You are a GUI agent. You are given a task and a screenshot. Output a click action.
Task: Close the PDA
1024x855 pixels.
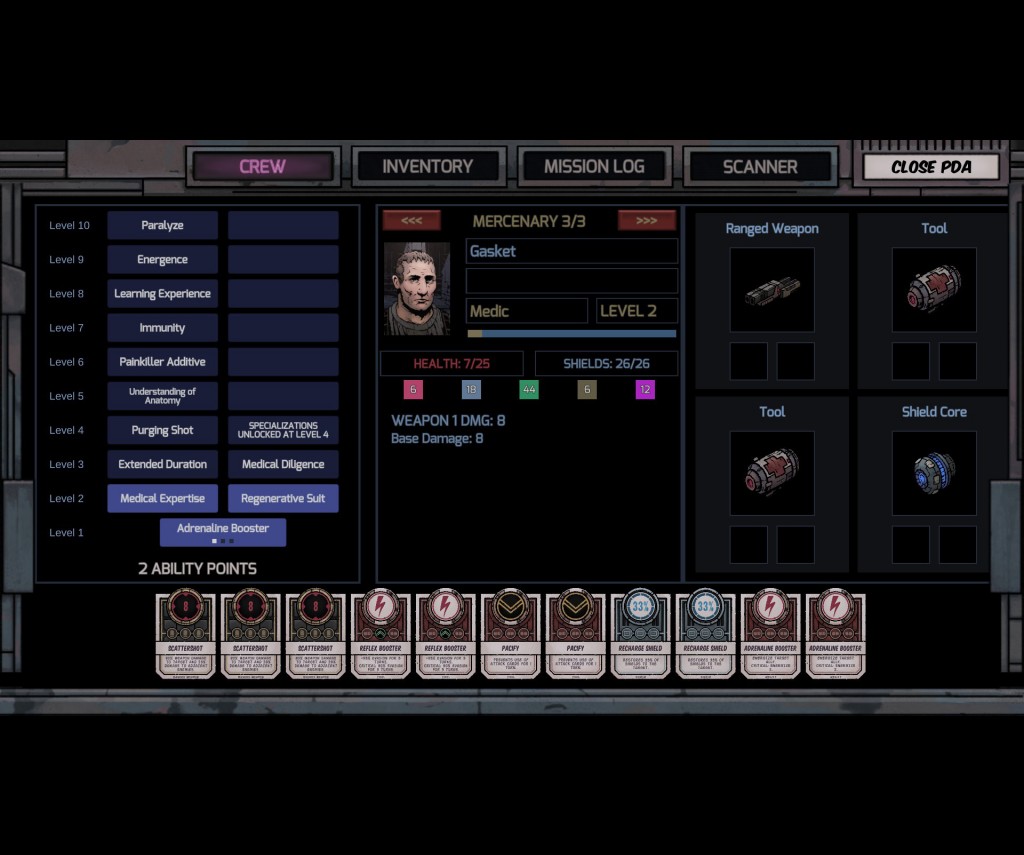point(931,167)
